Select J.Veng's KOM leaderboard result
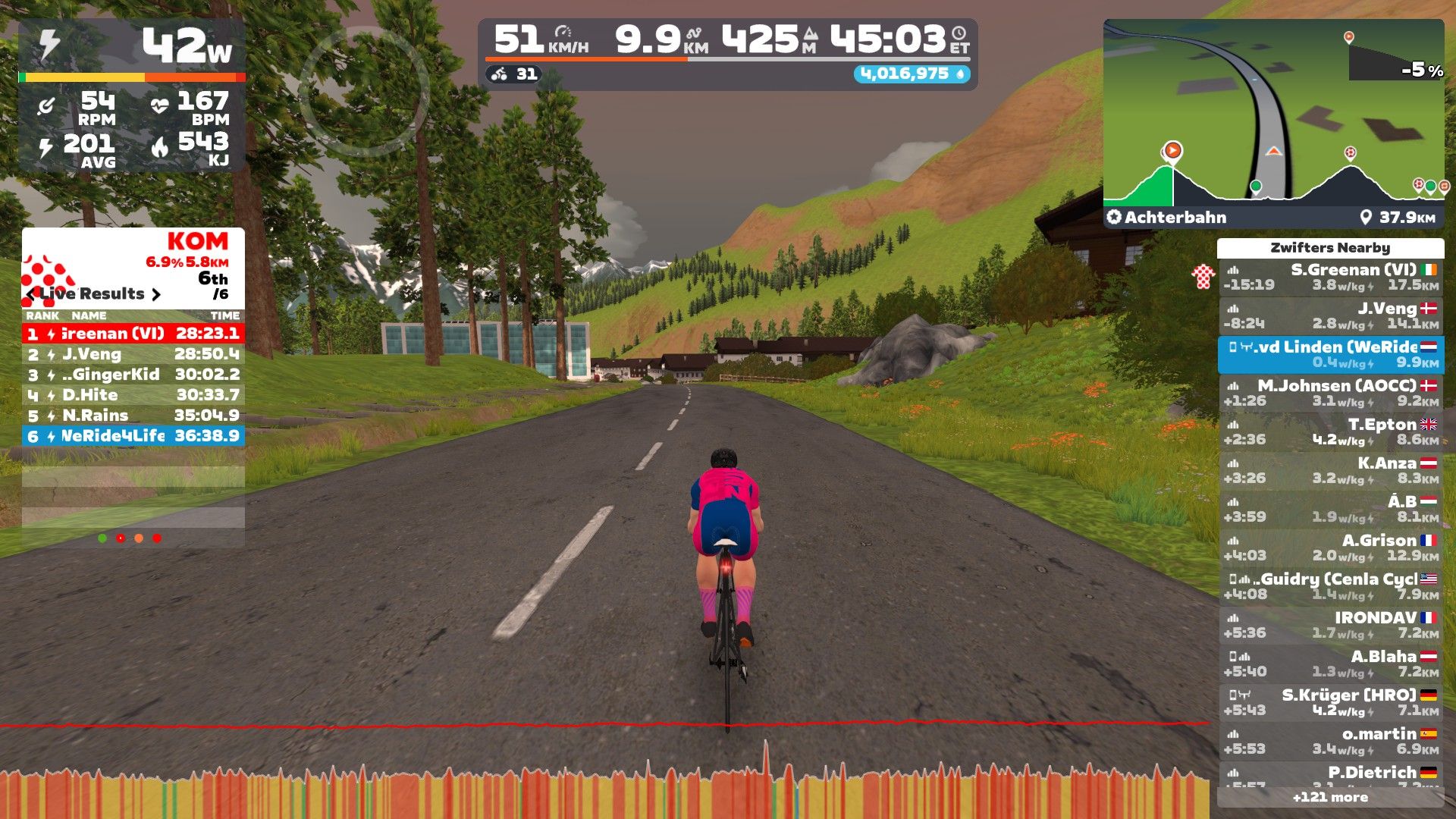The height and width of the screenshot is (819, 1456). 133,354
